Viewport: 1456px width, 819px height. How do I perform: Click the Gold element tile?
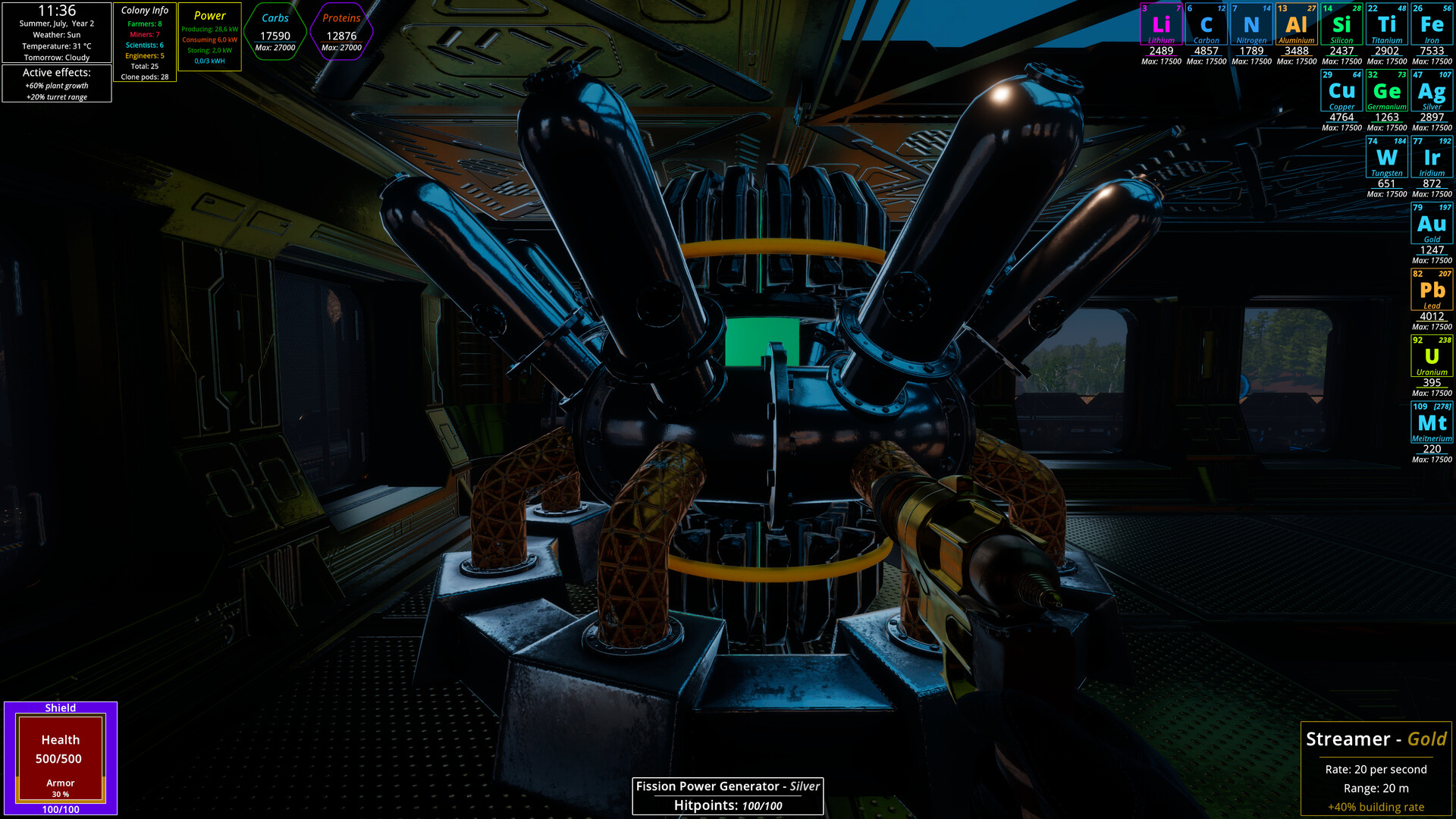[1432, 224]
